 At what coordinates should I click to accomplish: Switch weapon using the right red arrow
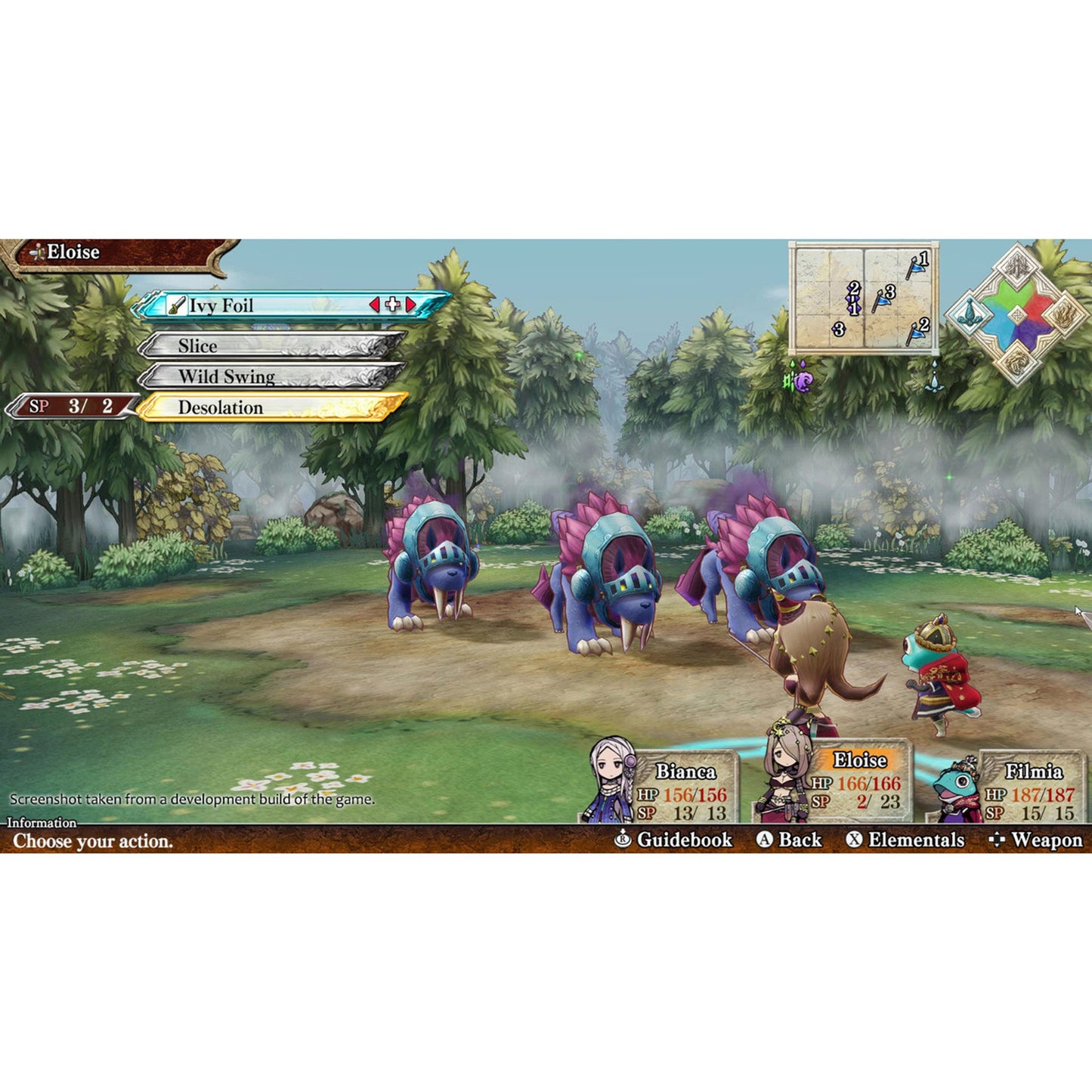410,303
